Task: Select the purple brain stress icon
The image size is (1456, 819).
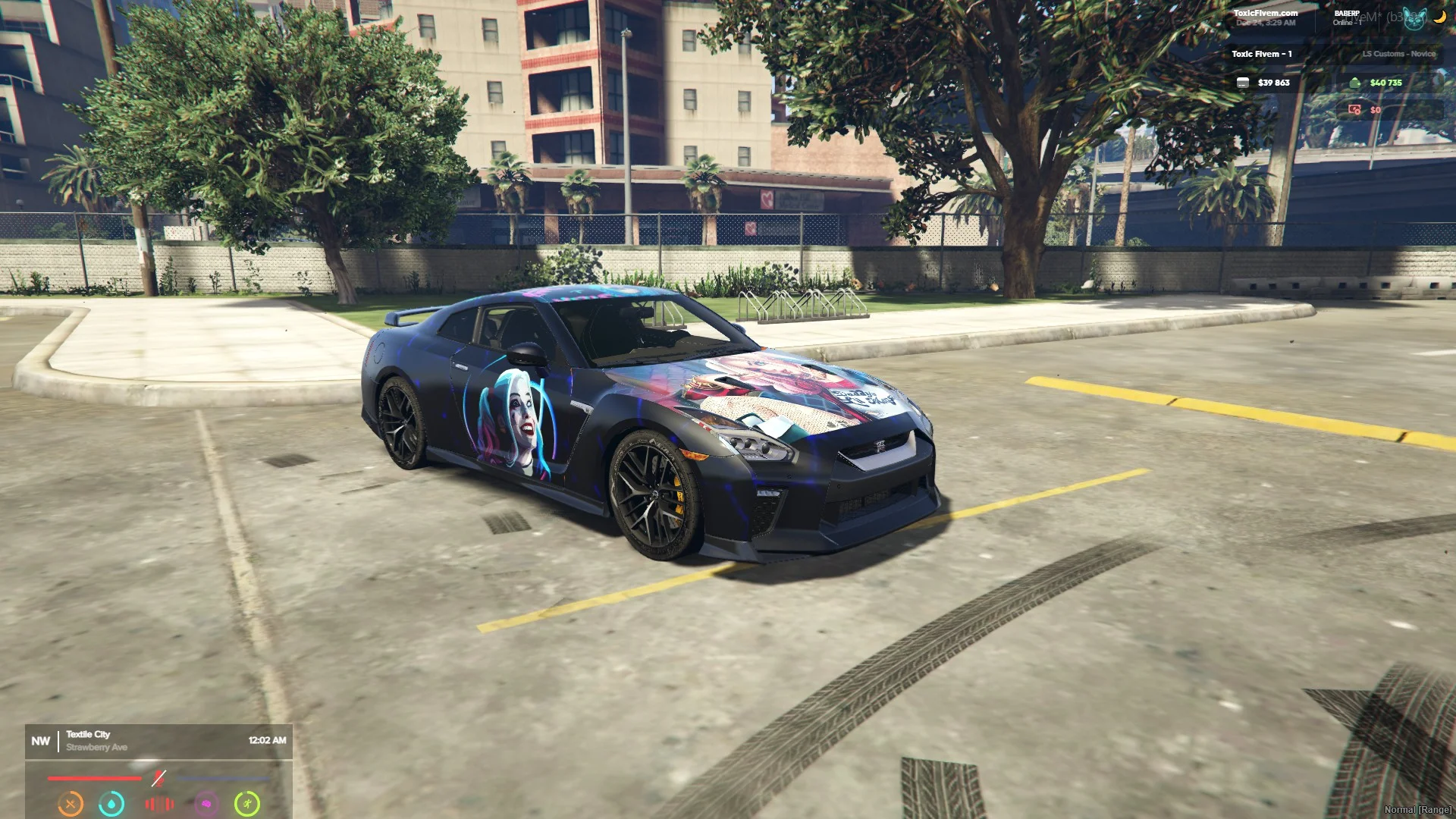Action: point(206,803)
